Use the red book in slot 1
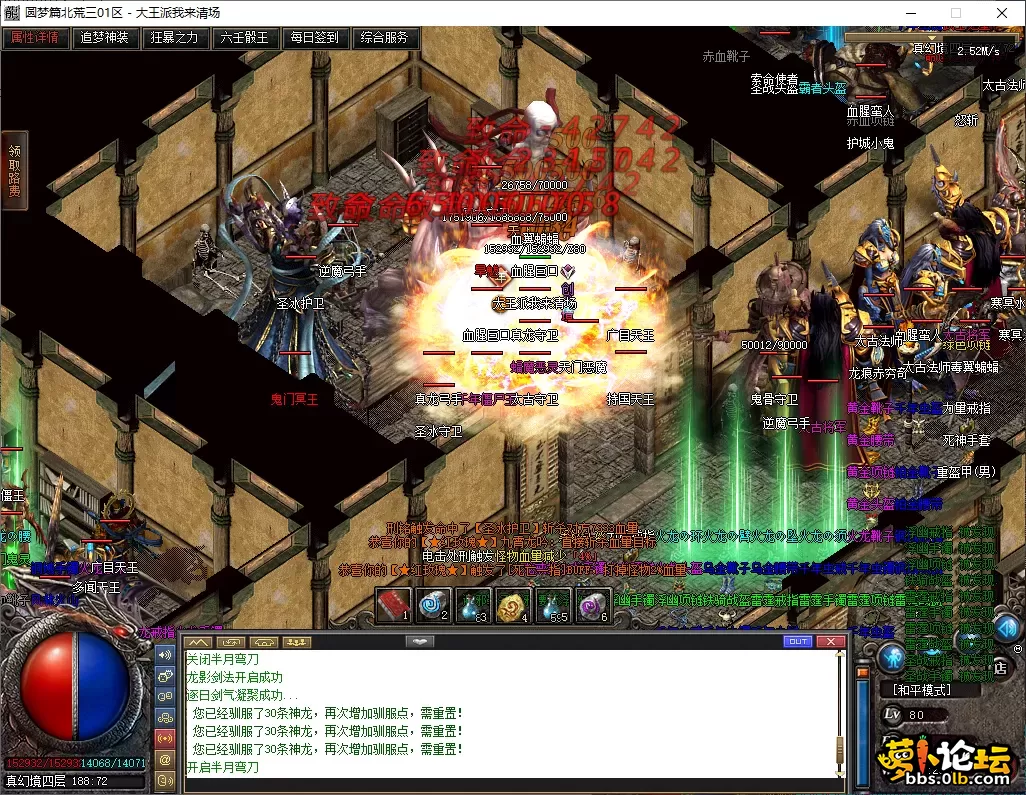Viewport: 1026px width, 795px height. 393,605
